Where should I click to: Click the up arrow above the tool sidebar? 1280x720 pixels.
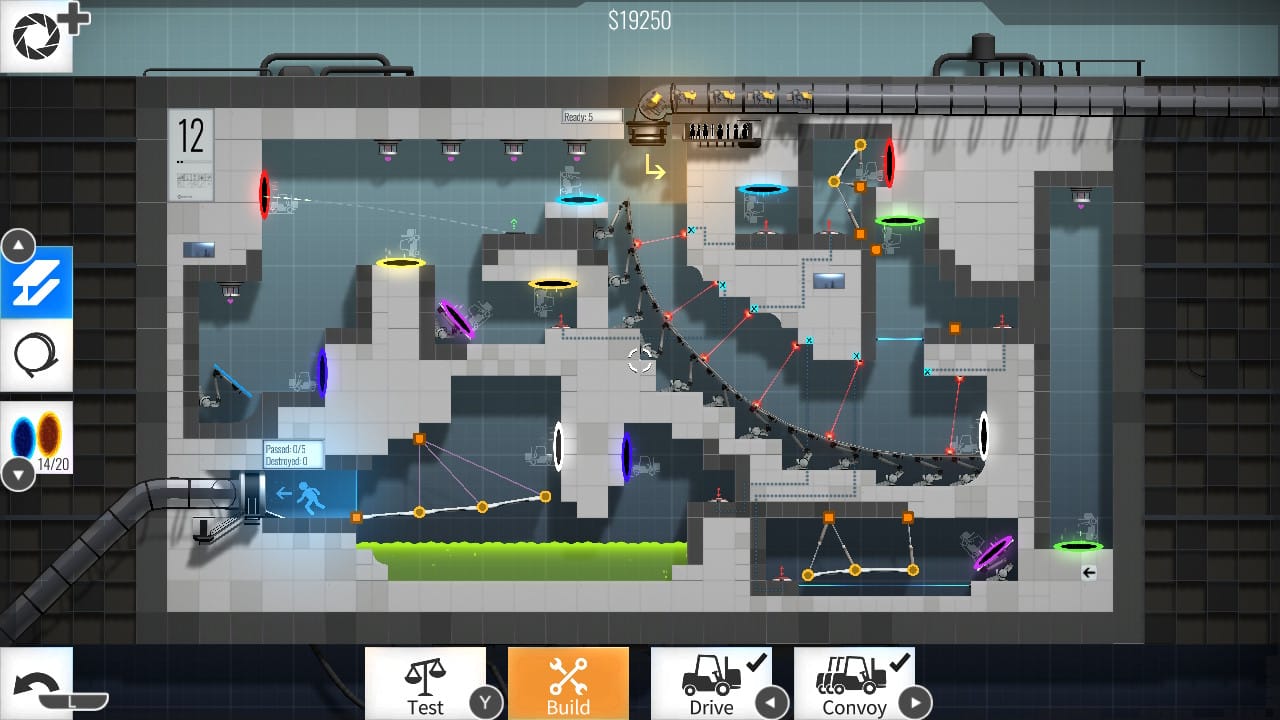point(17,243)
